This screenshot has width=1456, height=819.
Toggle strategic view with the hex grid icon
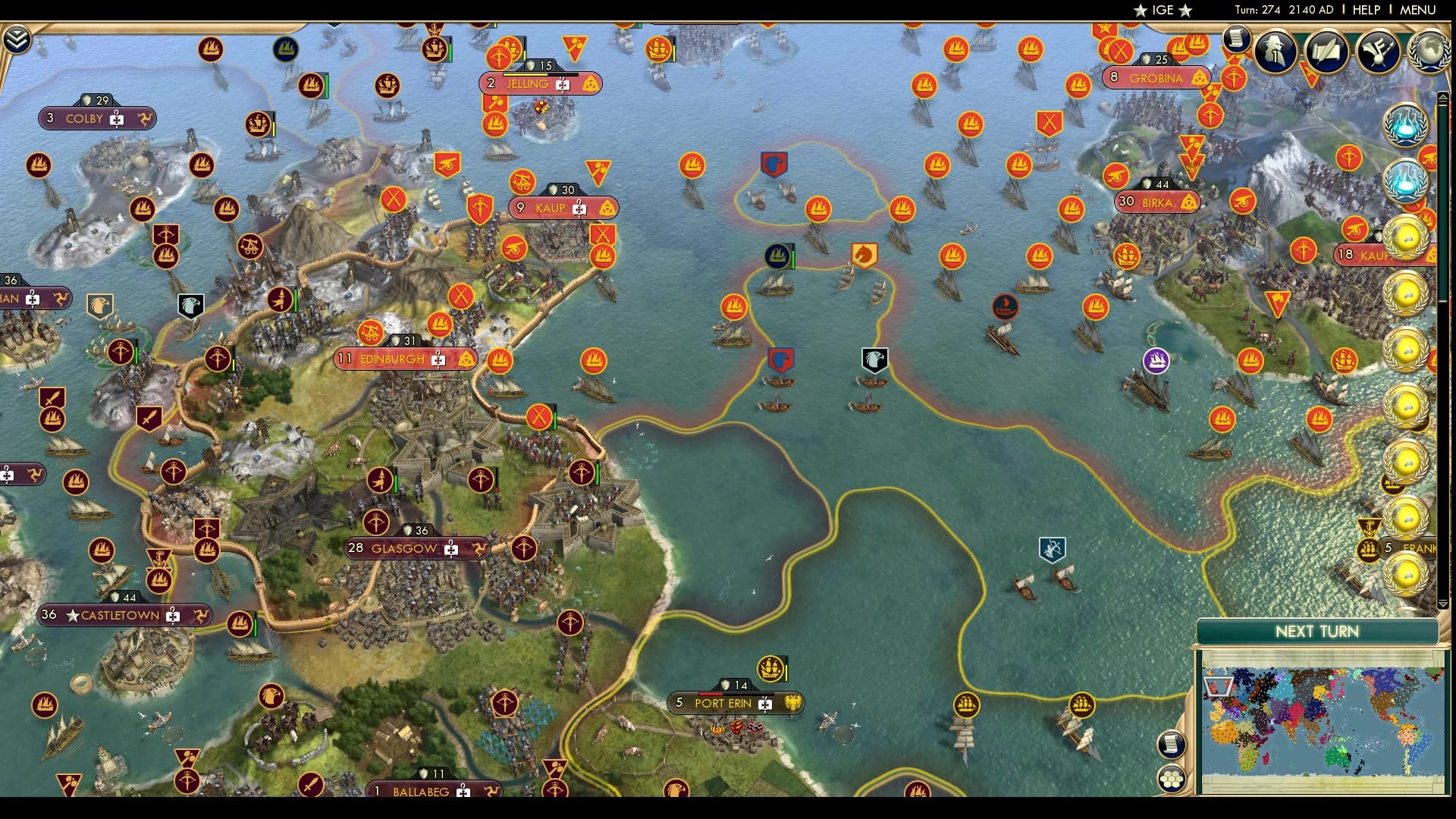pyautogui.click(x=1171, y=780)
